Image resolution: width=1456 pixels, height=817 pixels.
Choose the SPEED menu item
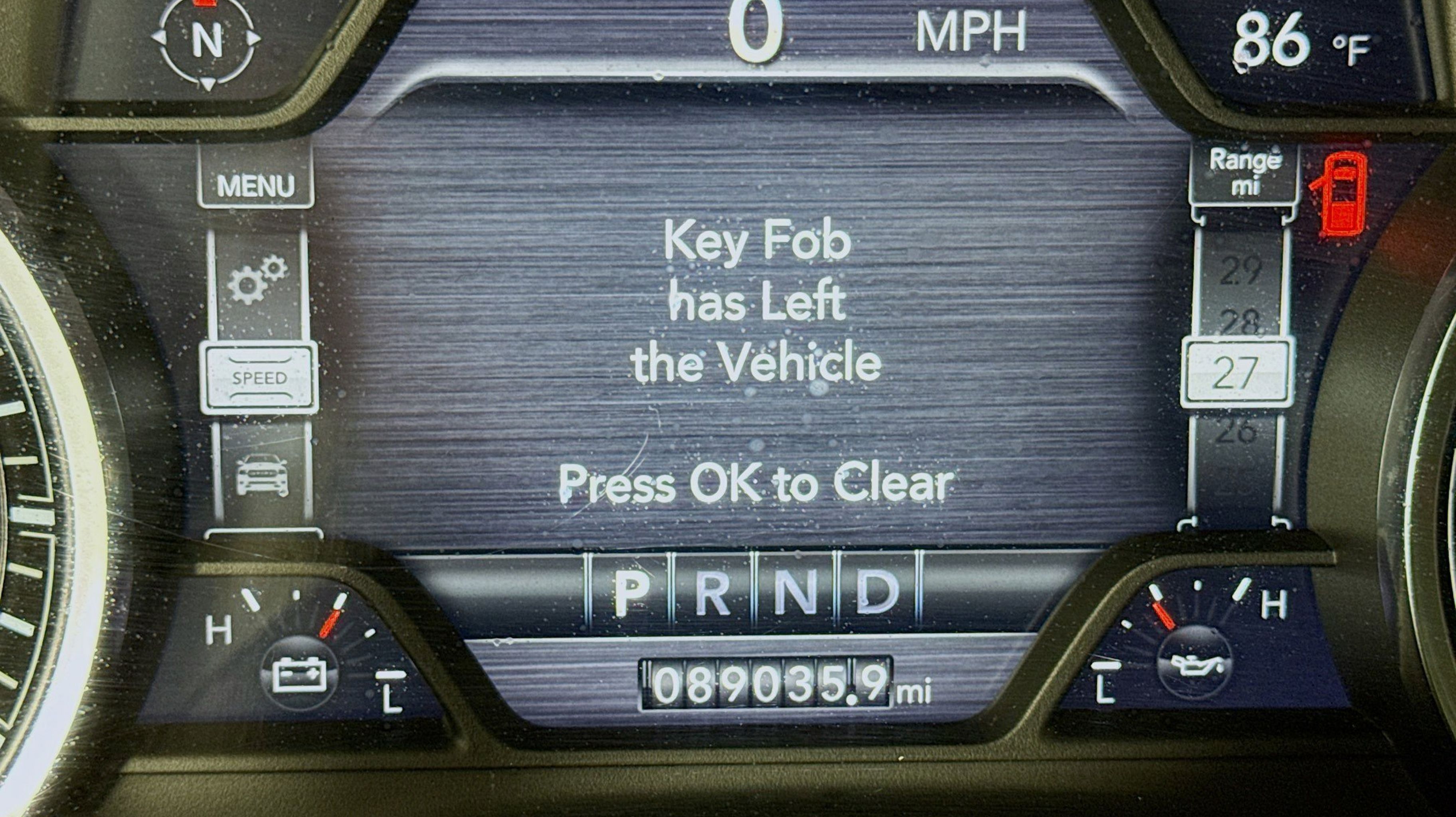(x=259, y=377)
